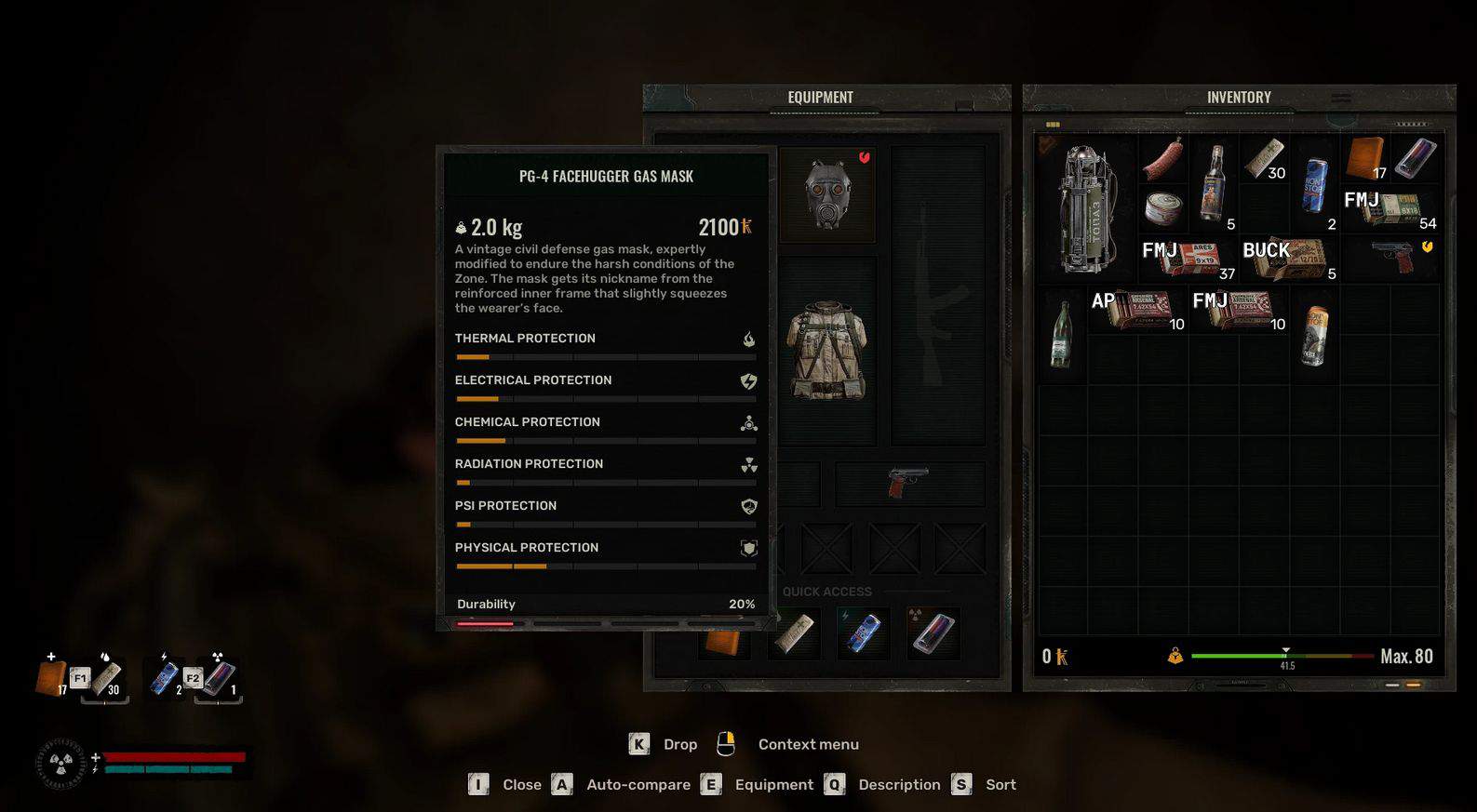Image resolution: width=1477 pixels, height=812 pixels.
Task: Select the bread stack of 17 in inventory
Action: pyautogui.click(x=1365, y=158)
